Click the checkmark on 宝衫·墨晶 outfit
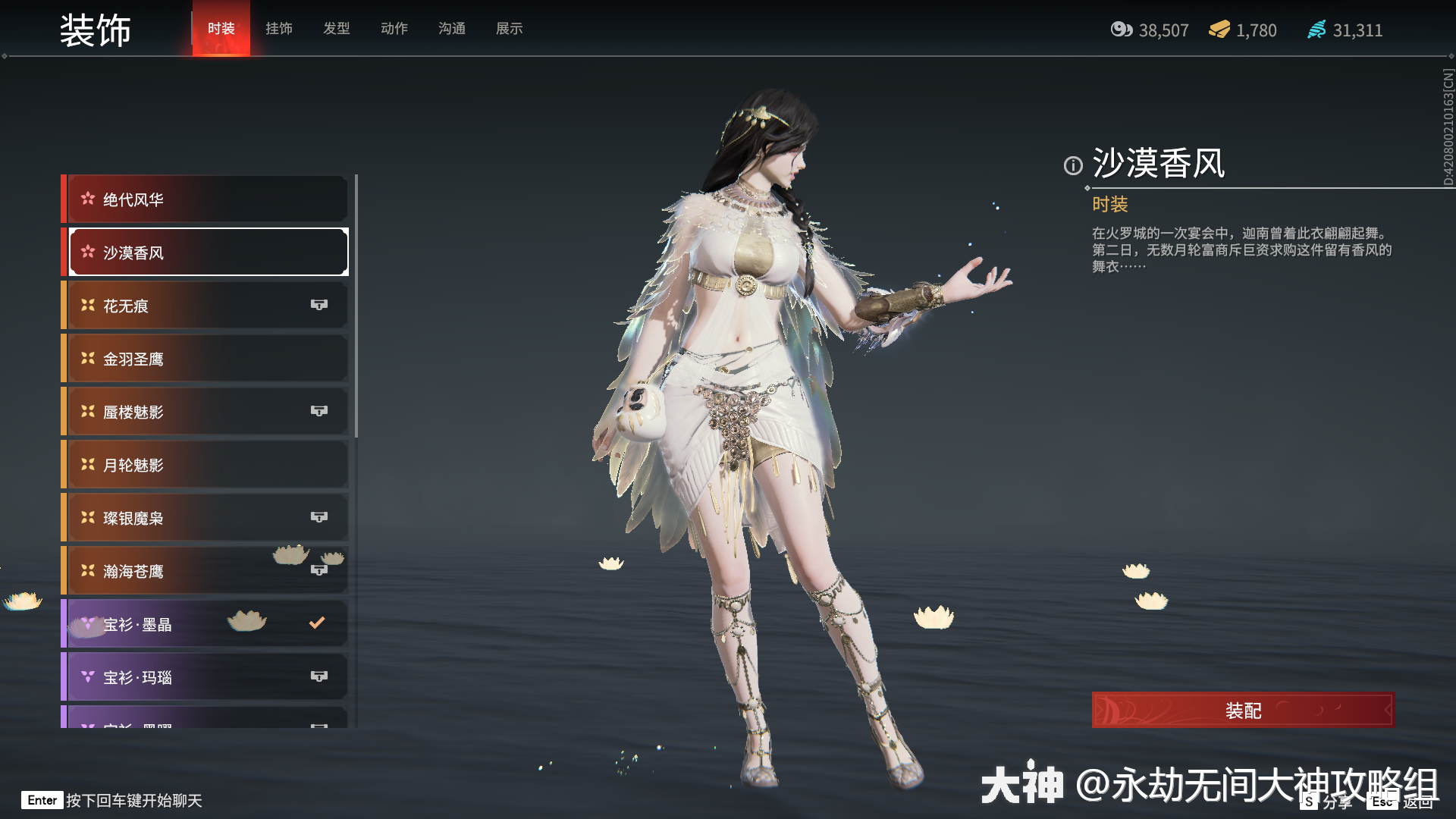Viewport: 1456px width, 819px height. tap(316, 623)
